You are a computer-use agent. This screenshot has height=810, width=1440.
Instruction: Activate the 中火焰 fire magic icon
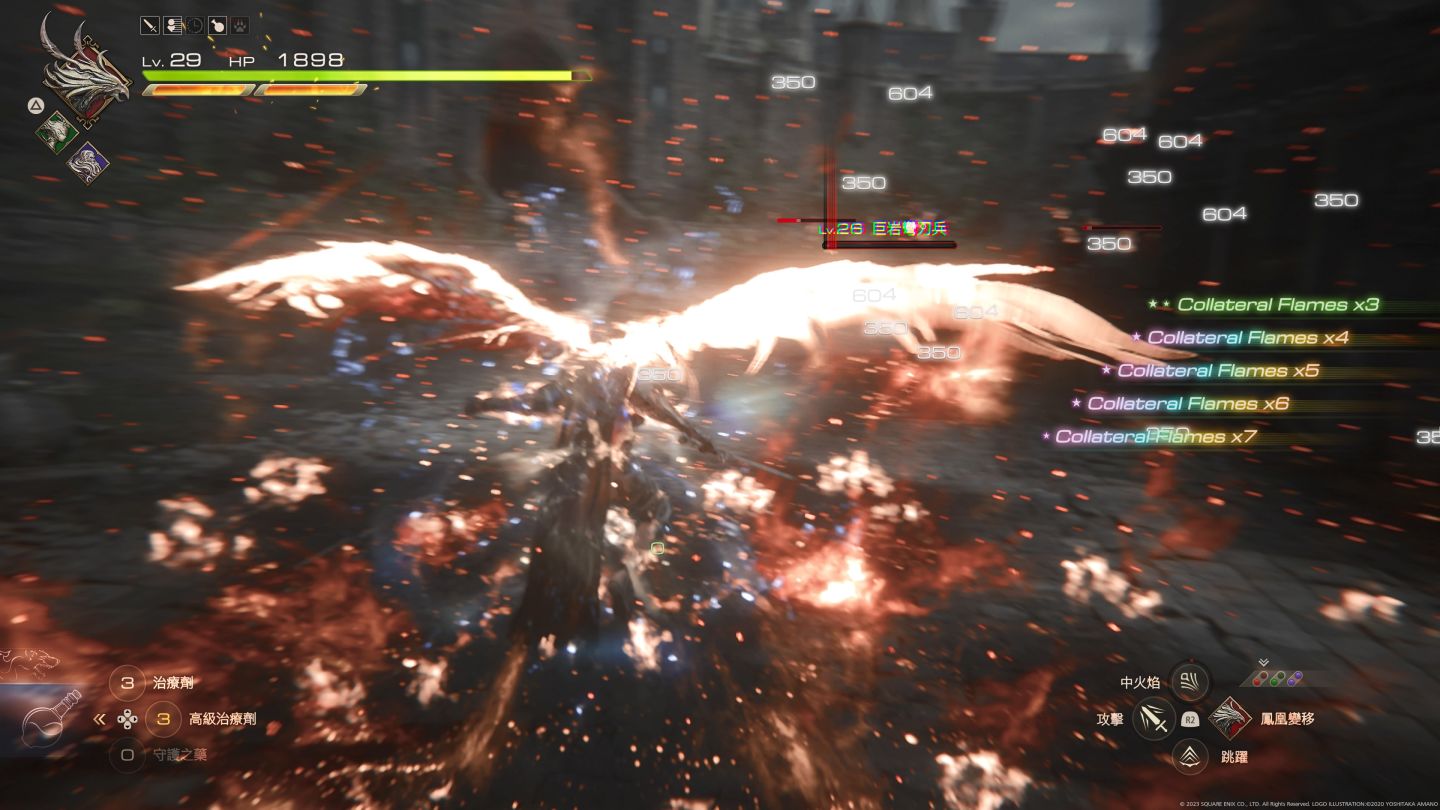[x=1190, y=682]
